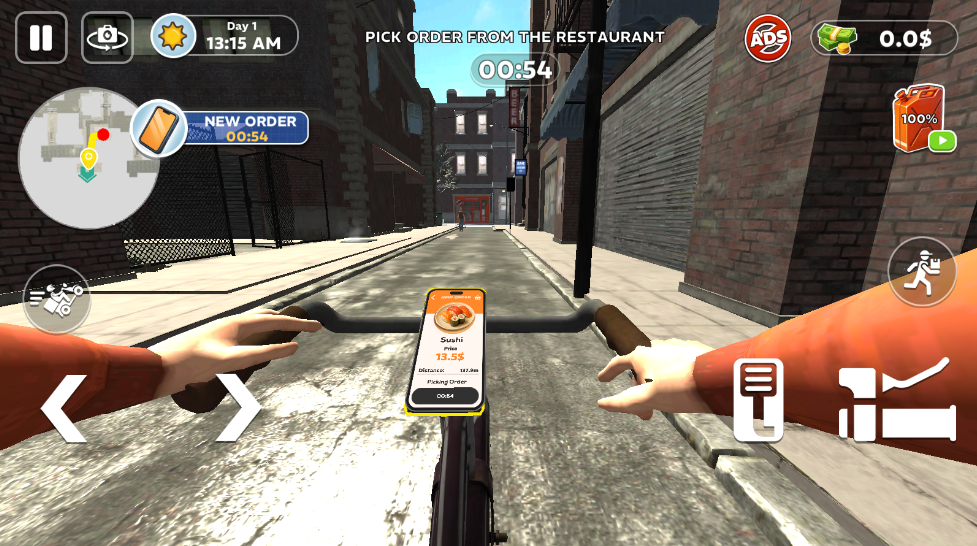977x546 pixels.
Task: Steer right with the right arrow
Action: tap(239, 407)
